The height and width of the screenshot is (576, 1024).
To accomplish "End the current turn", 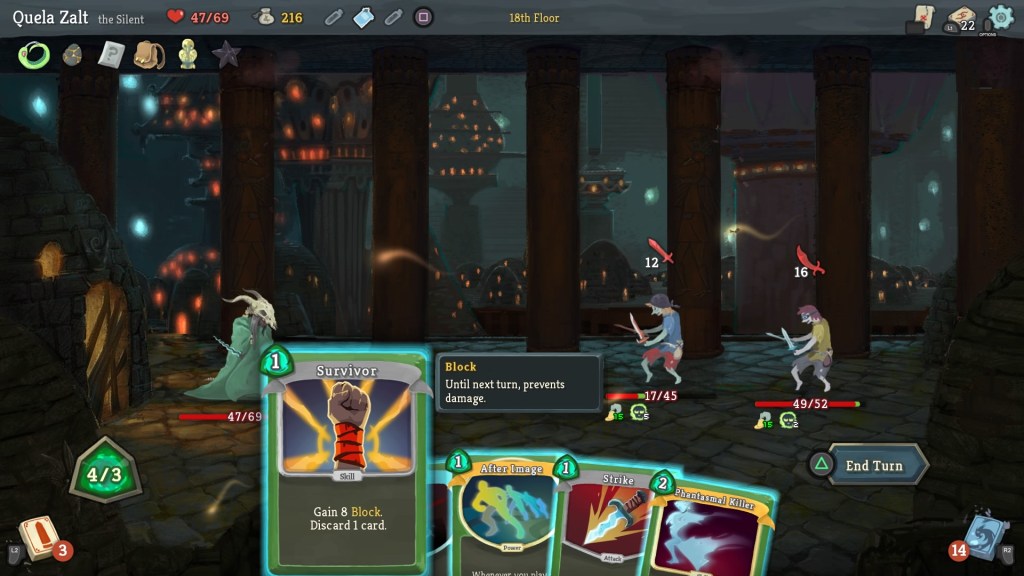I will tap(872, 465).
